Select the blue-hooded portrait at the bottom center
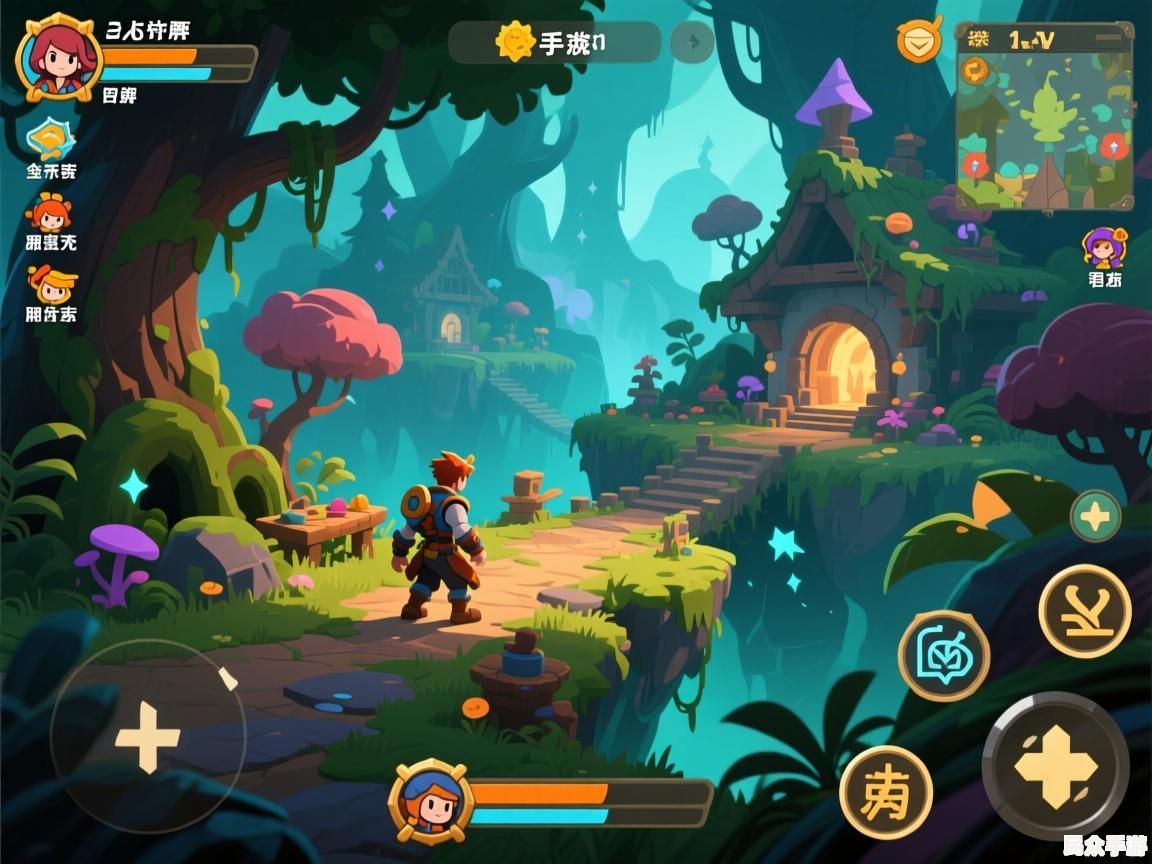This screenshot has width=1152, height=864. [x=431, y=801]
